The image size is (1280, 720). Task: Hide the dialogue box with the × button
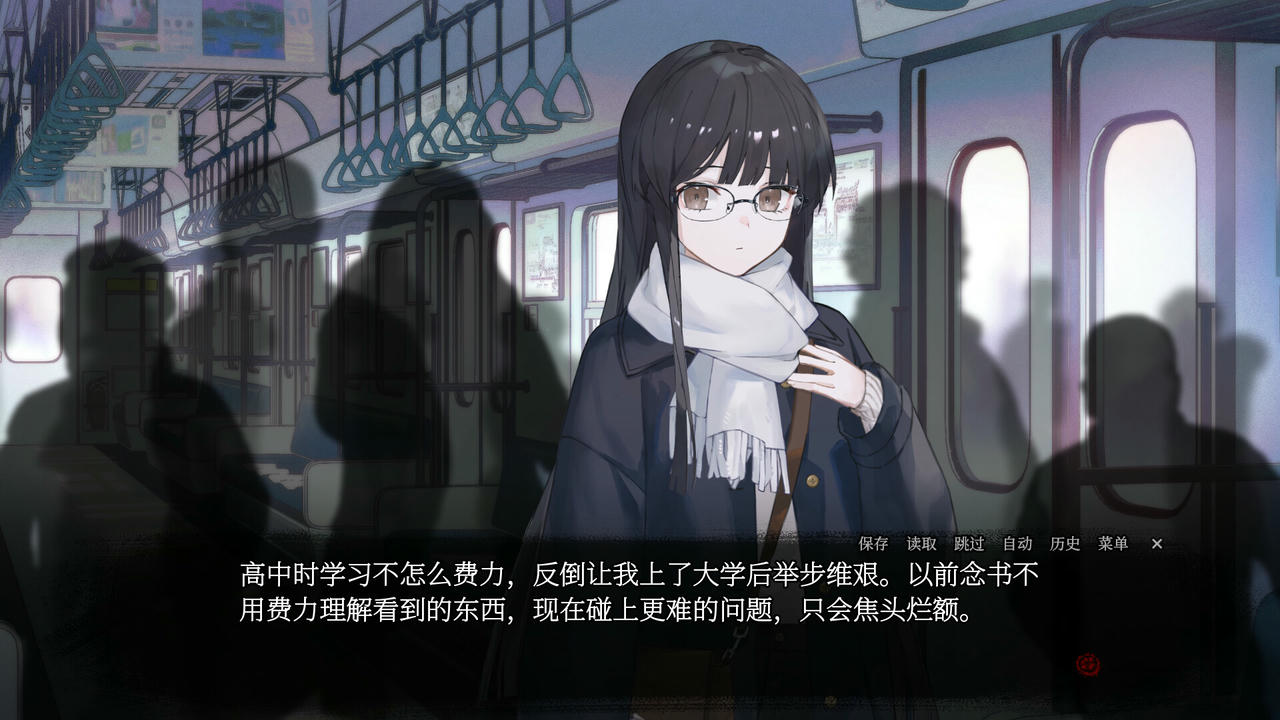point(1156,544)
